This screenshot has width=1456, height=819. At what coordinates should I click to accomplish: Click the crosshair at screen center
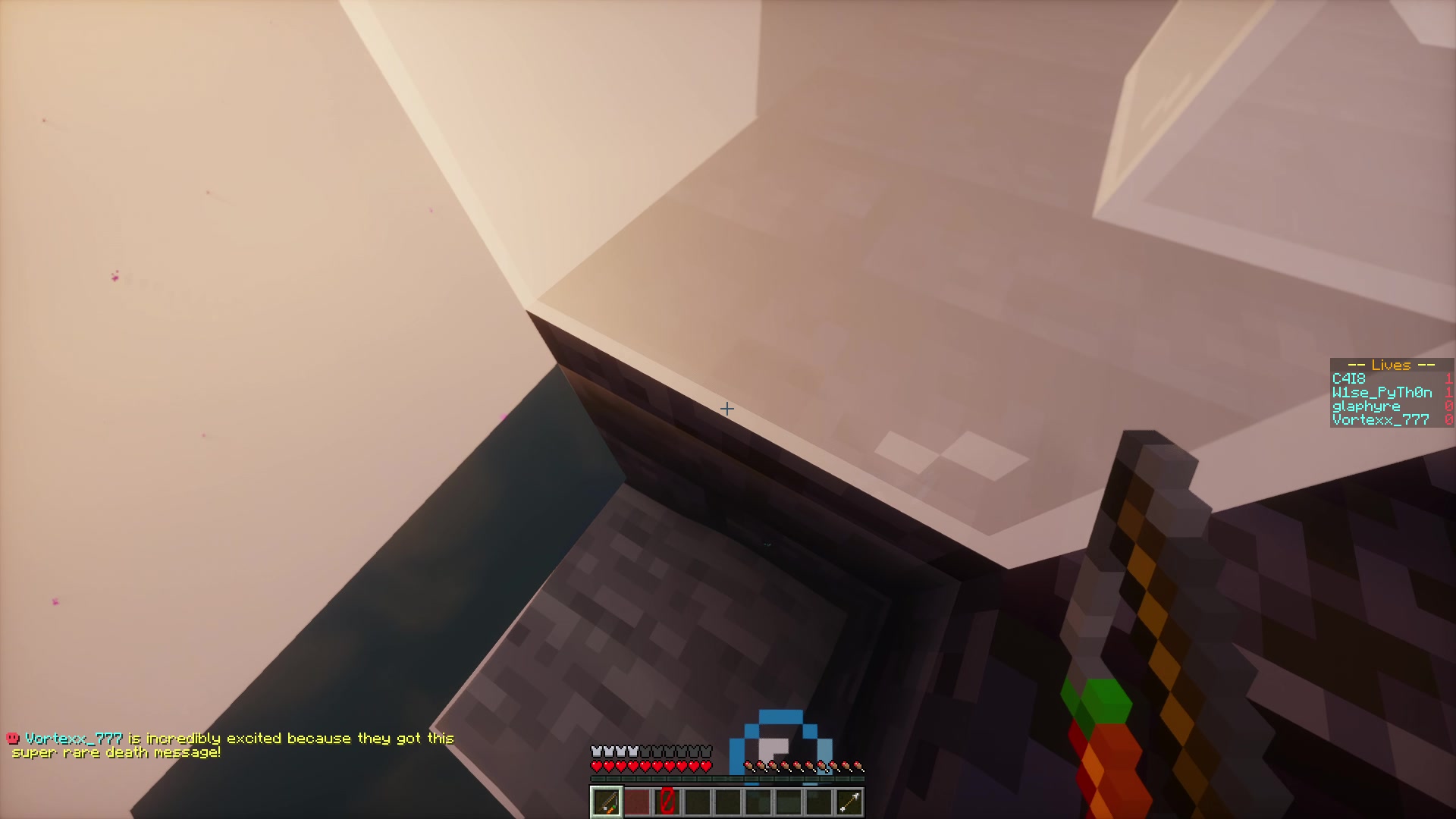tap(728, 409)
